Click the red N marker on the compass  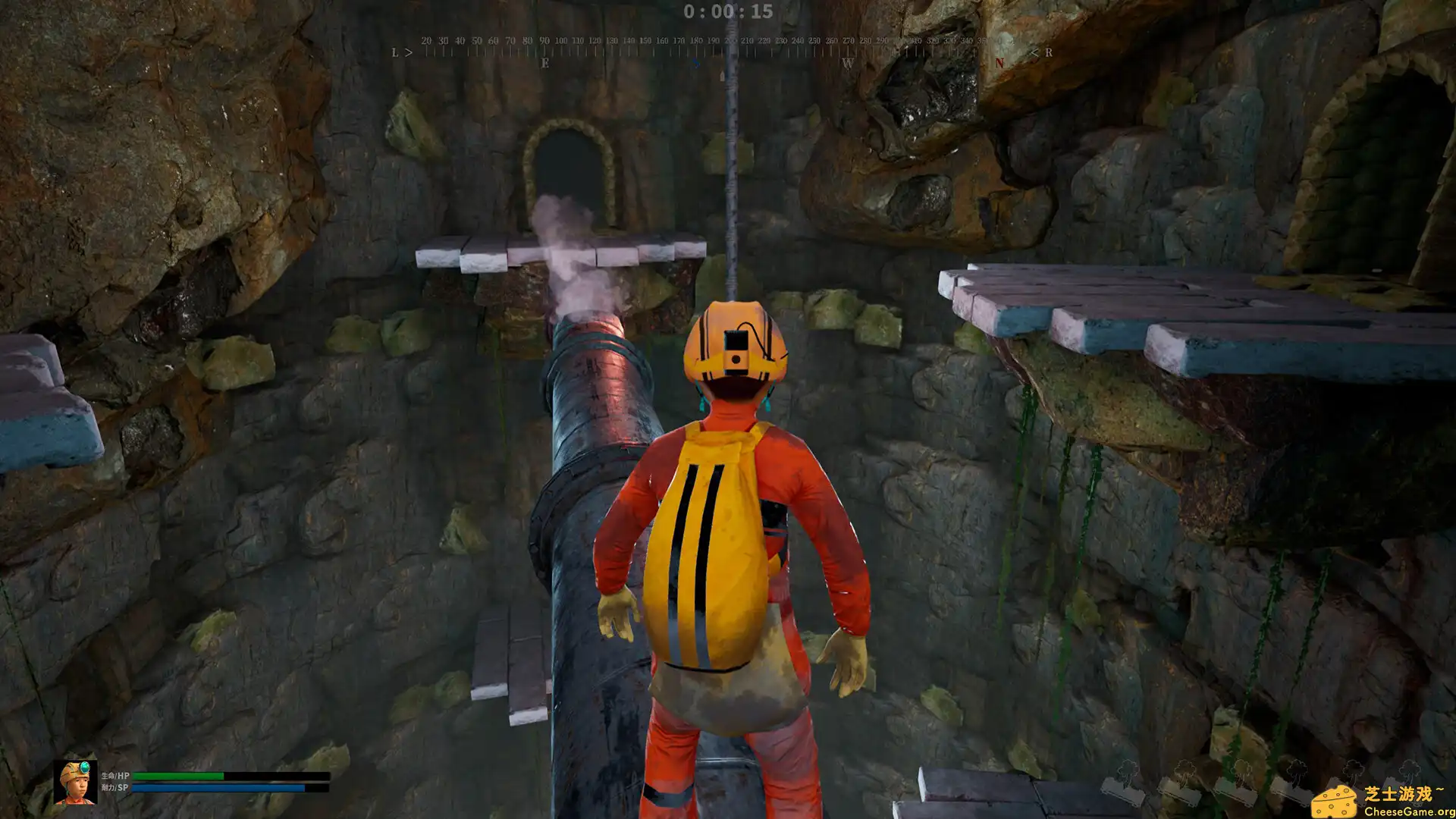click(999, 62)
